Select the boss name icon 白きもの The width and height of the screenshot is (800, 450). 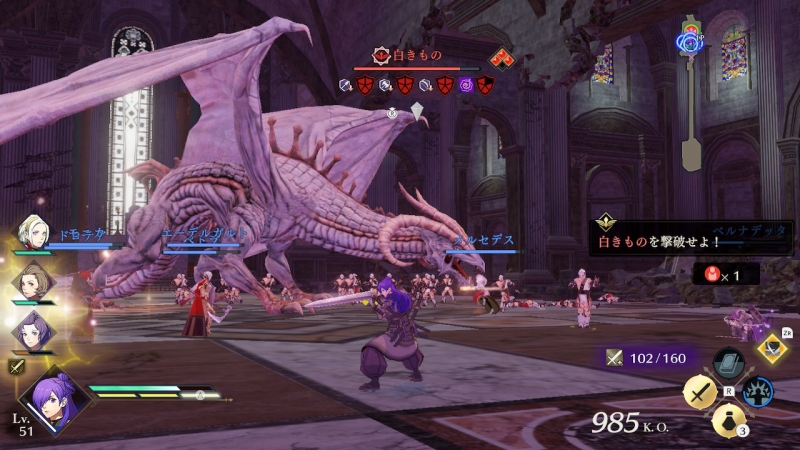381,57
